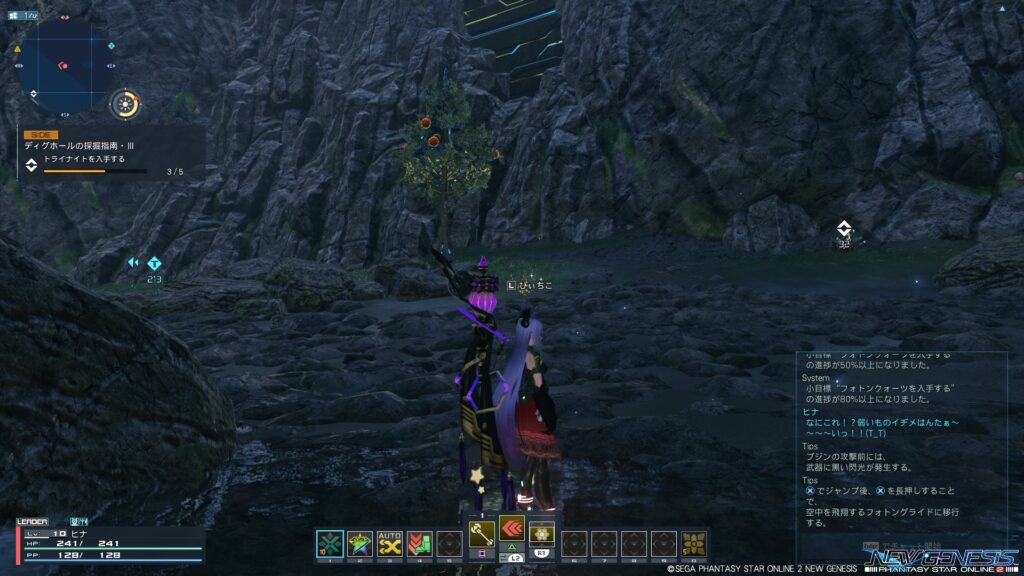The height and width of the screenshot is (576, 1024).
Task: Open the circular minimap
Action: pyautogui.click(x=63, y=62)
